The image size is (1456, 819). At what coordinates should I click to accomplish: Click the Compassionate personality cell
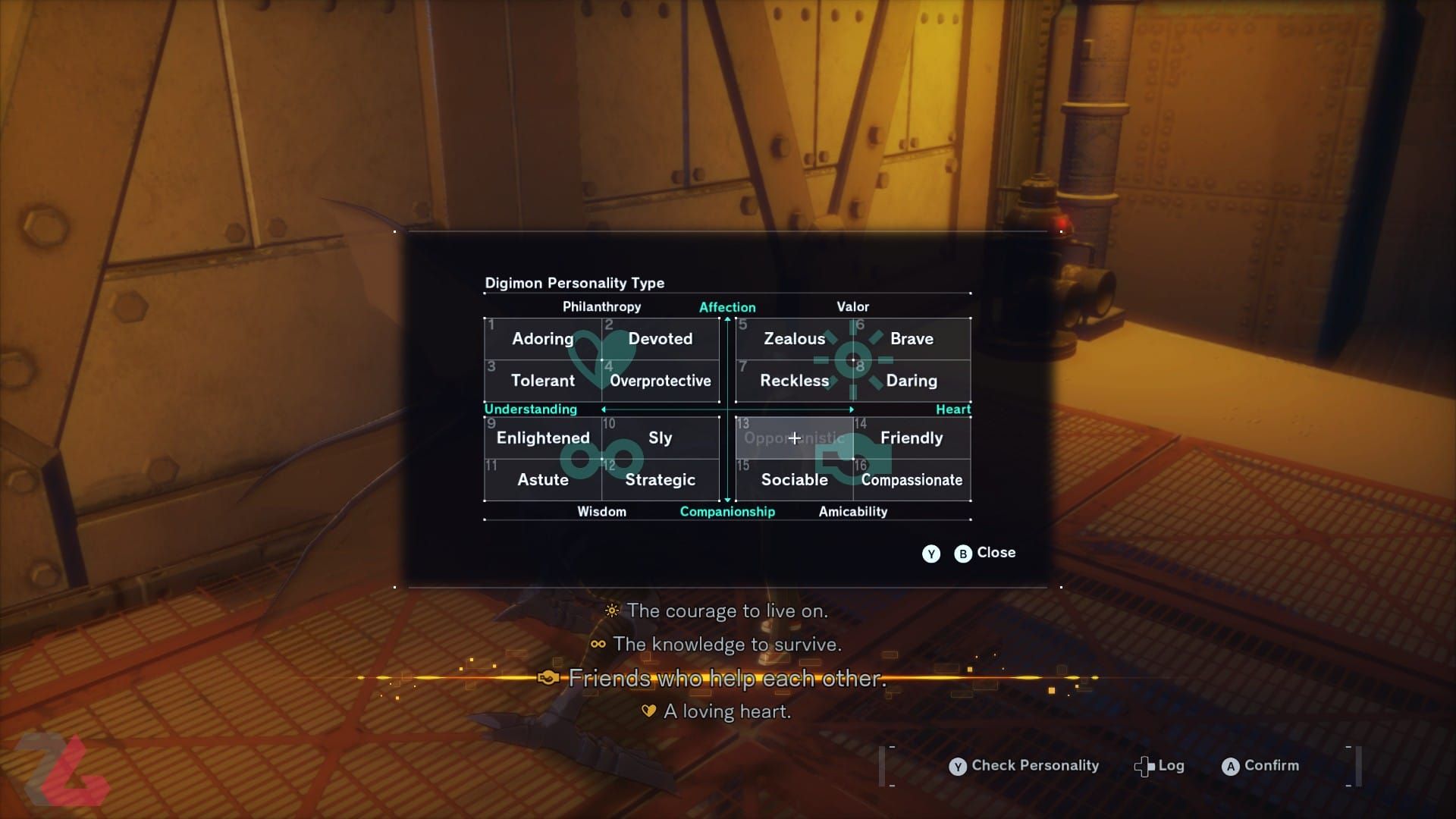(x=912, y=479)
